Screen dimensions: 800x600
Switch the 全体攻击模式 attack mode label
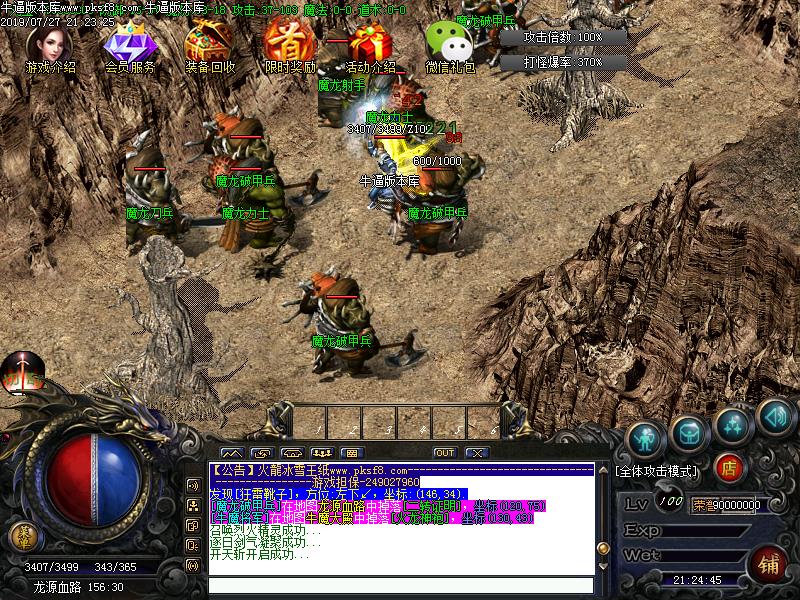pyautogui.click(x=658, y=470)
